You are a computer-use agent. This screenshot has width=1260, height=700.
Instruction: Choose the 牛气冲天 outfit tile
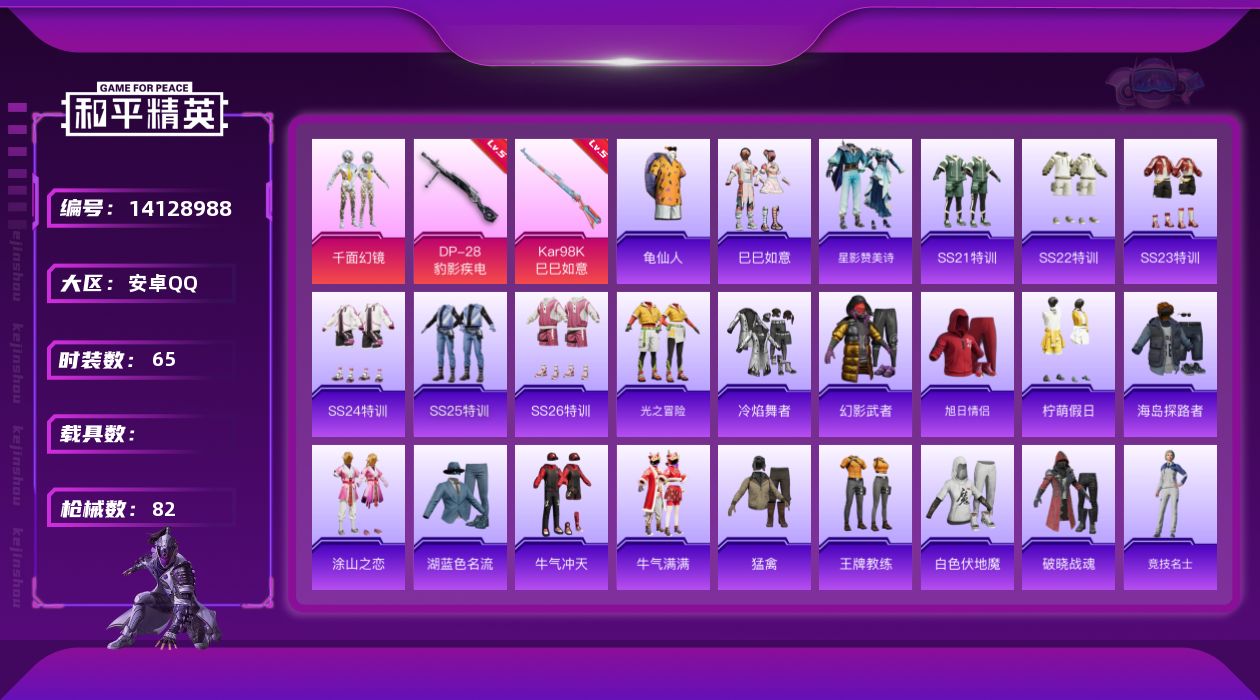[x=561, y=517]
